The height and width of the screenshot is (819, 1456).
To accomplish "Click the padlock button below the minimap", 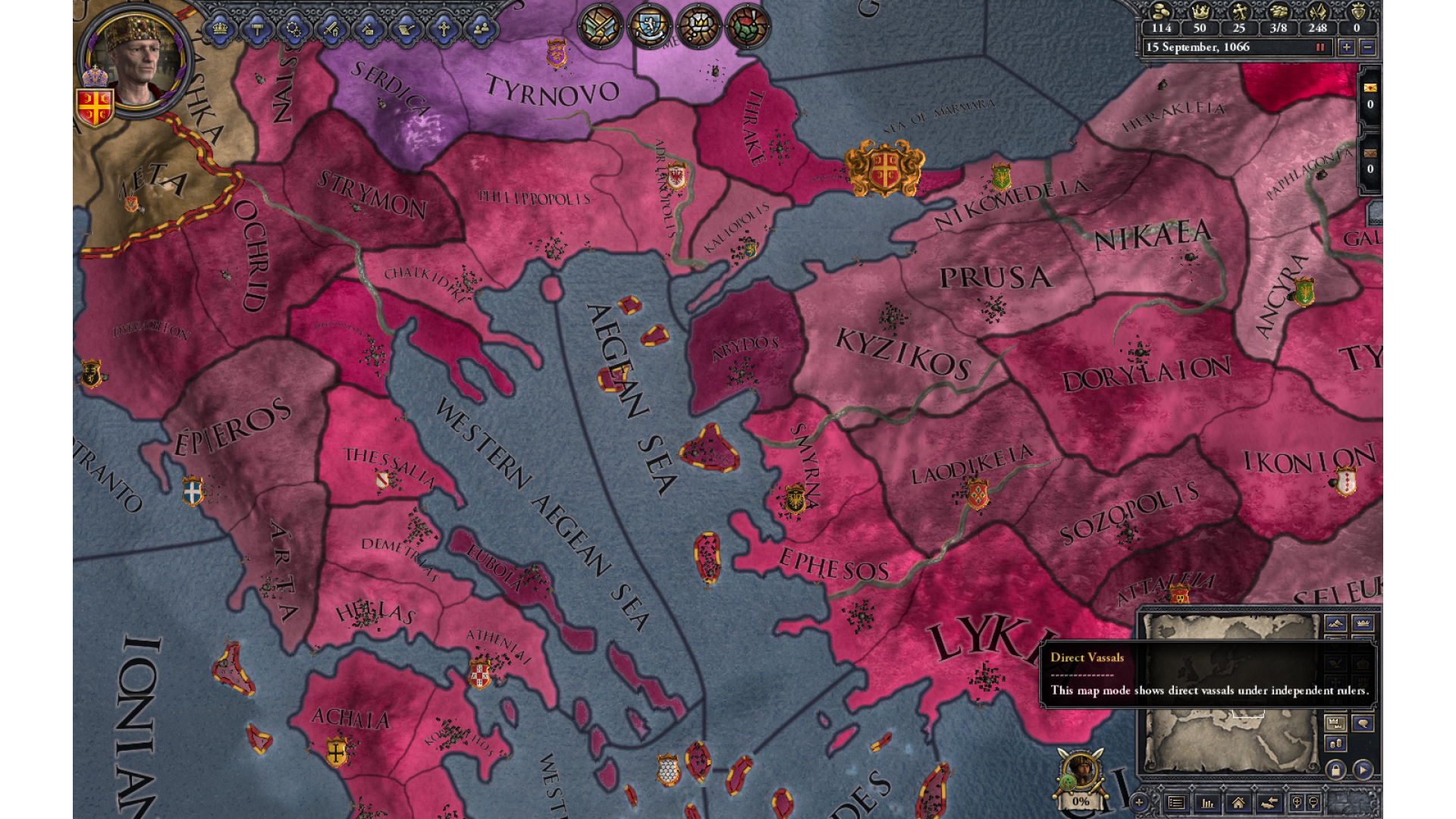I will [1335, 770].
